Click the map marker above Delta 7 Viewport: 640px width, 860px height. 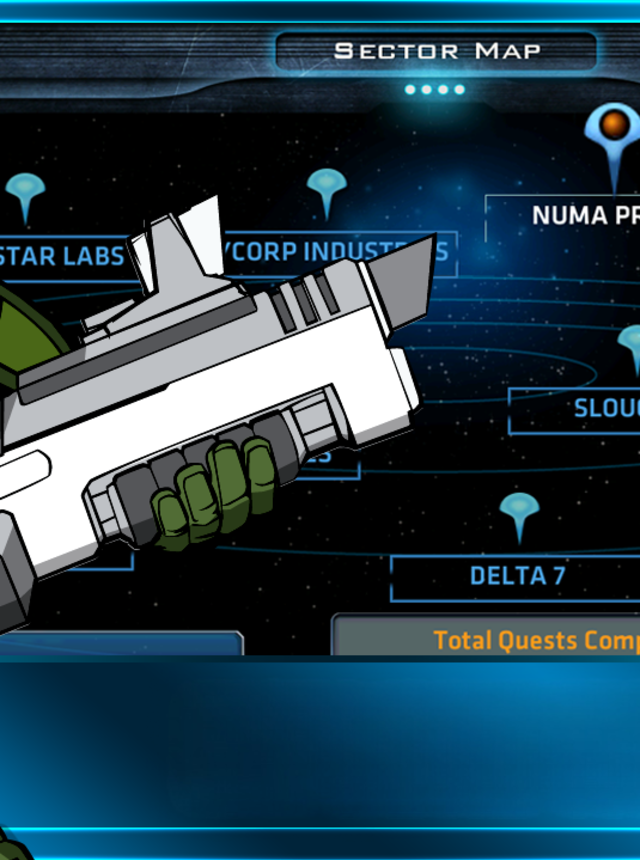pos(519,512)
